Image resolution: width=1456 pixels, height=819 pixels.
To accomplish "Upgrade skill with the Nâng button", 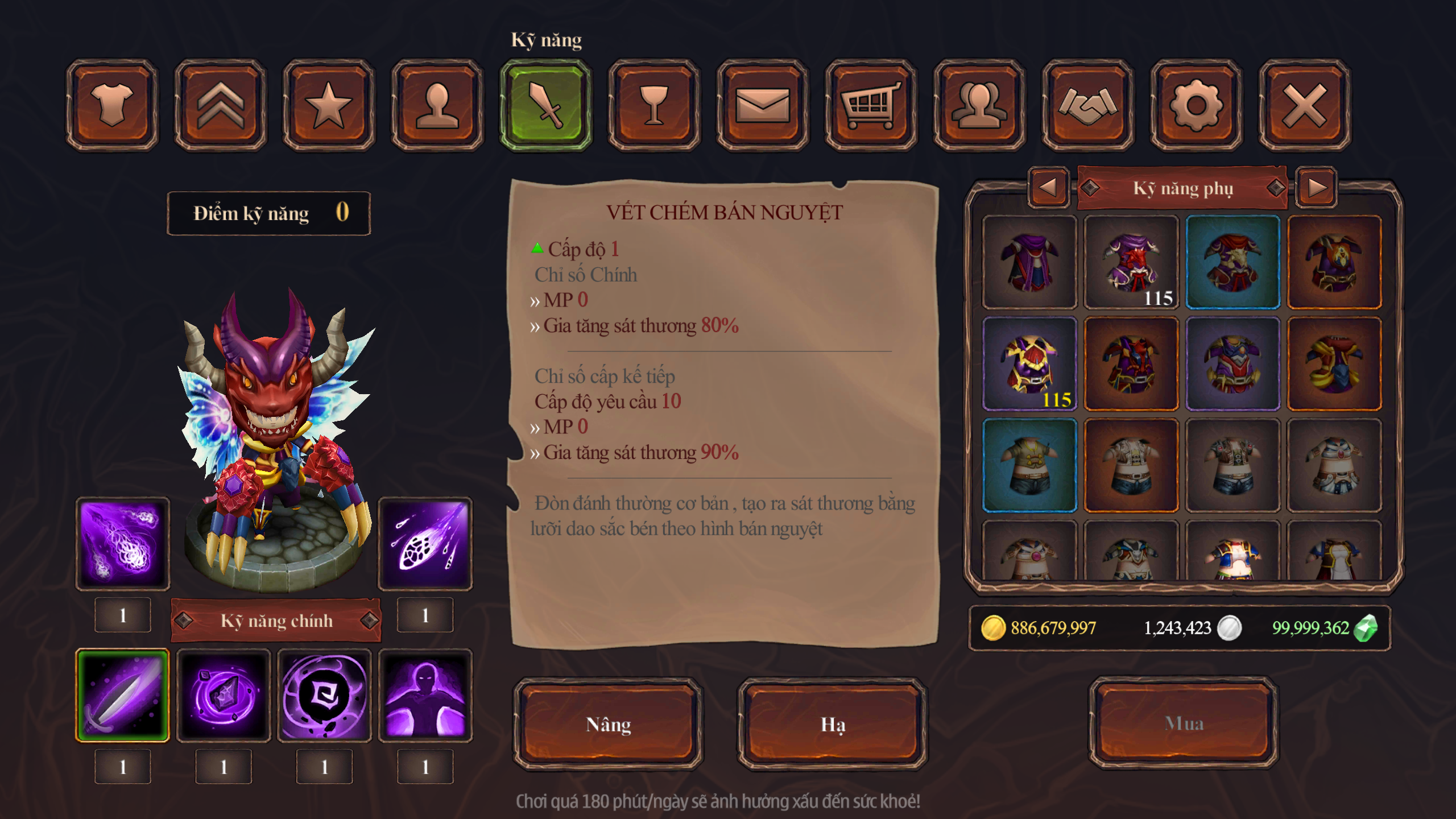I will coord(608,724).
